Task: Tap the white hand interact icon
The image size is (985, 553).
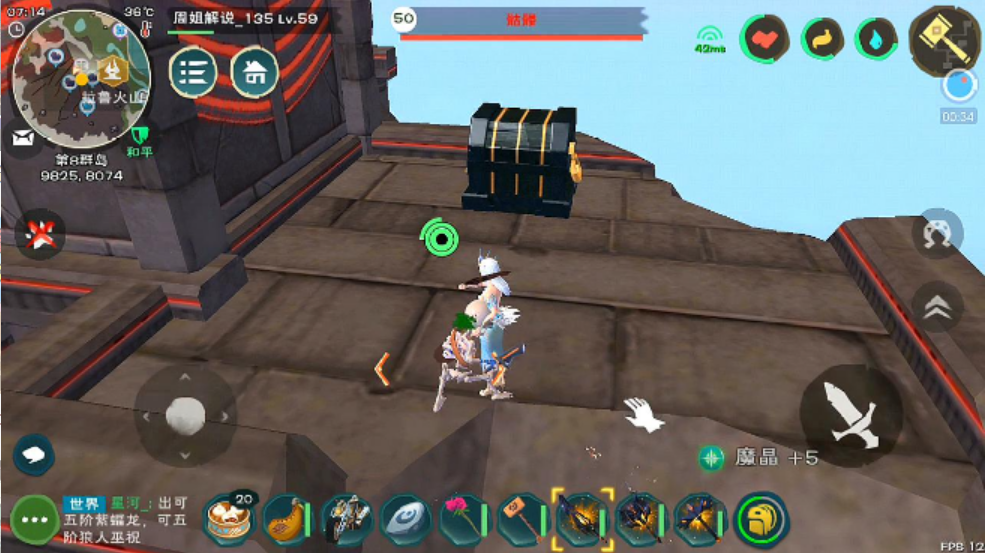Action: 641,414
